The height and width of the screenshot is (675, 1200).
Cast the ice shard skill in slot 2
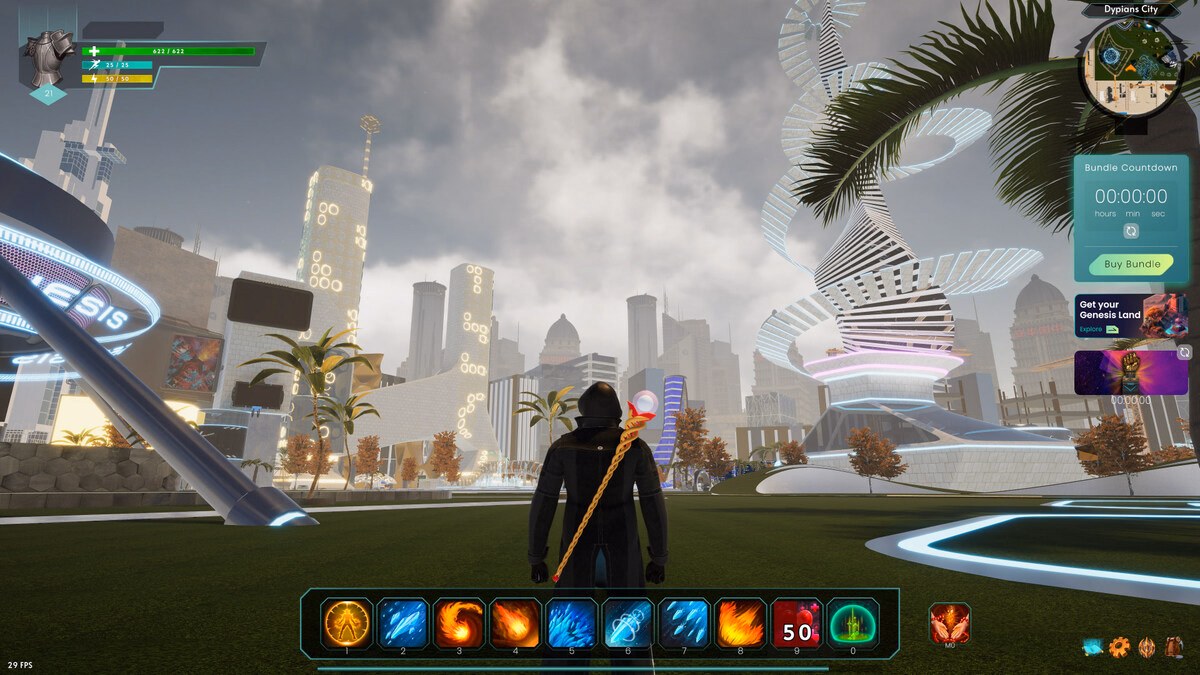click(403, 623)
